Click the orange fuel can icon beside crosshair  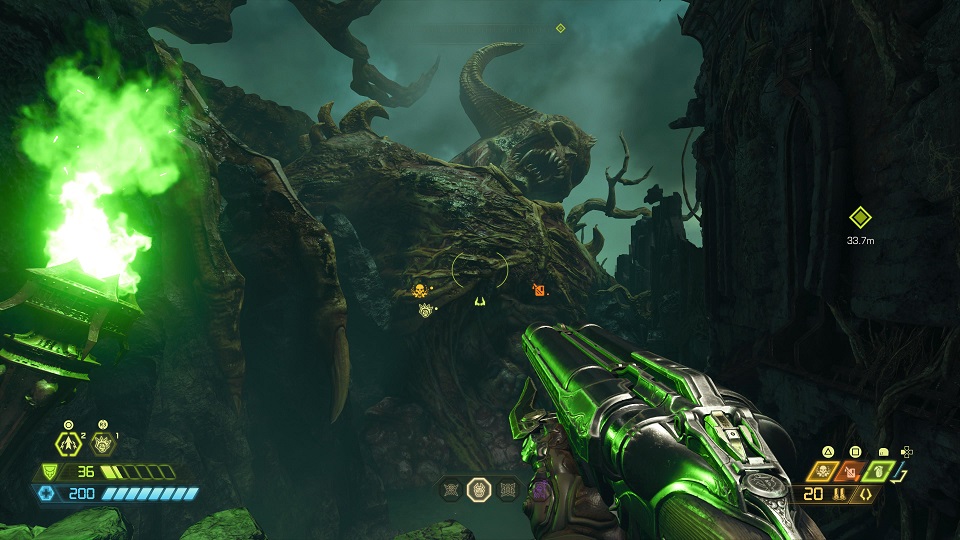coord(539,290)
